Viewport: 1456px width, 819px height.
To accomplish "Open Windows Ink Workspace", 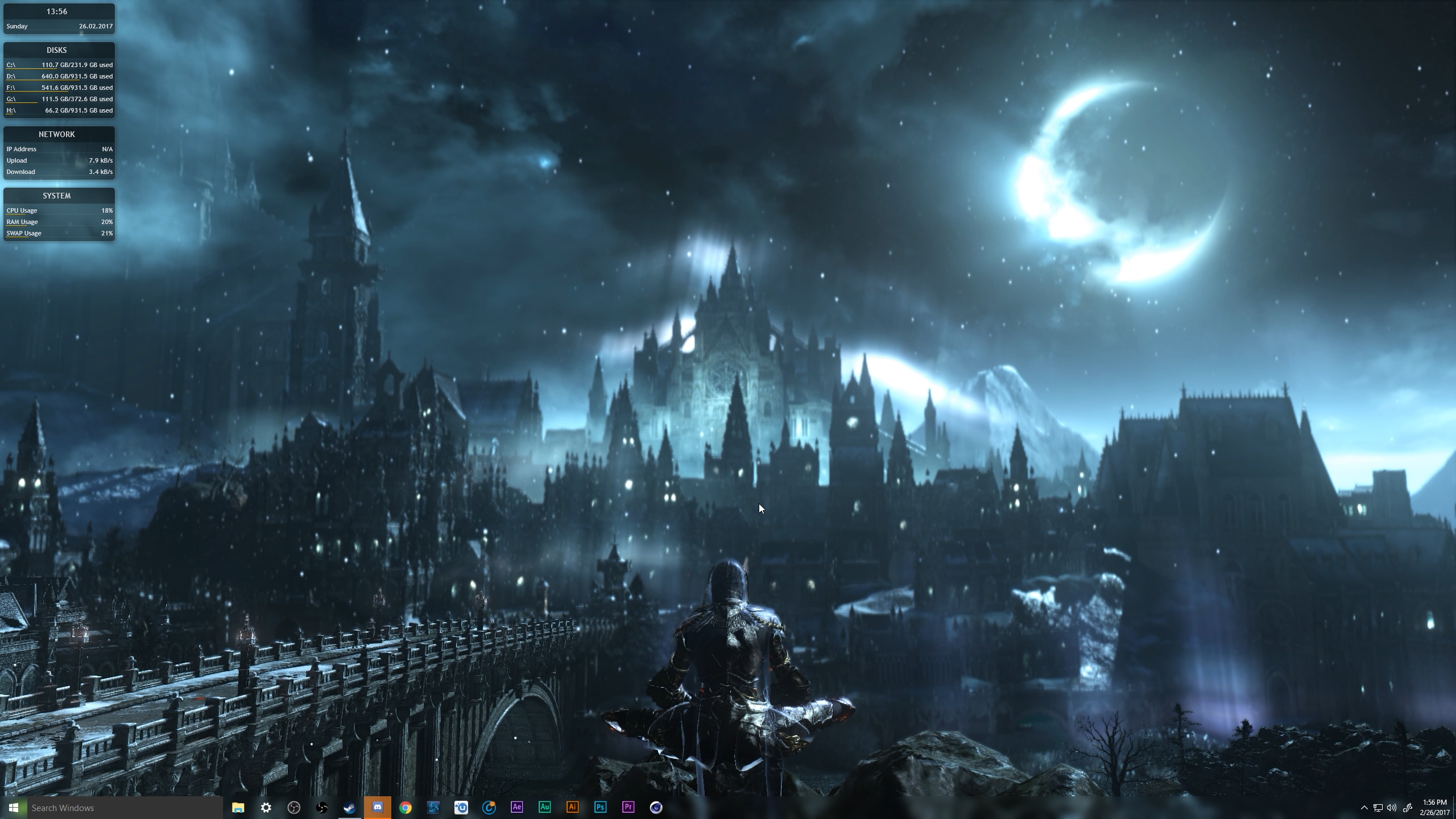I will click(1408, 808).
